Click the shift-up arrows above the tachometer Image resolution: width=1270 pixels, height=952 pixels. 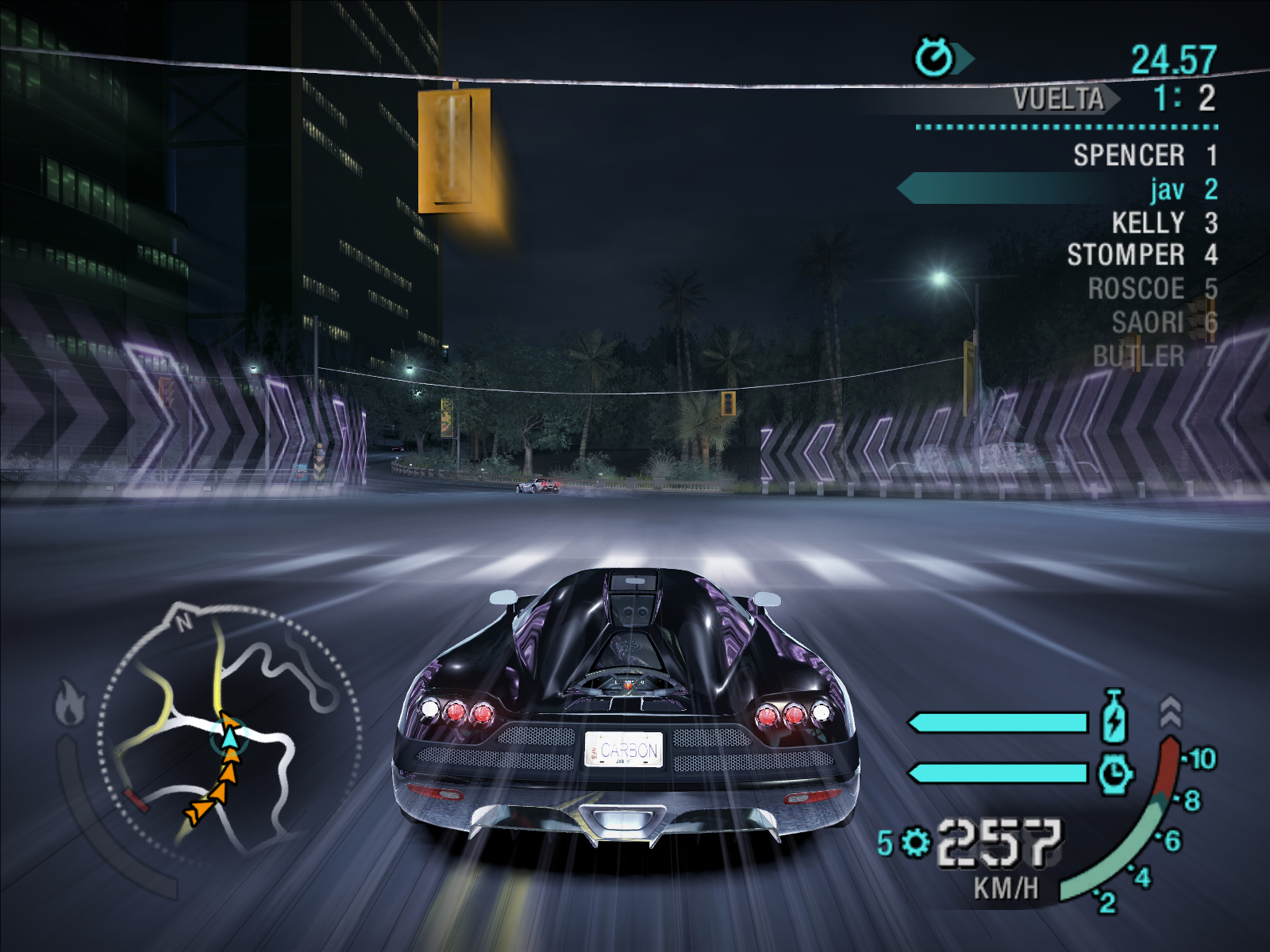(1170, 712)
